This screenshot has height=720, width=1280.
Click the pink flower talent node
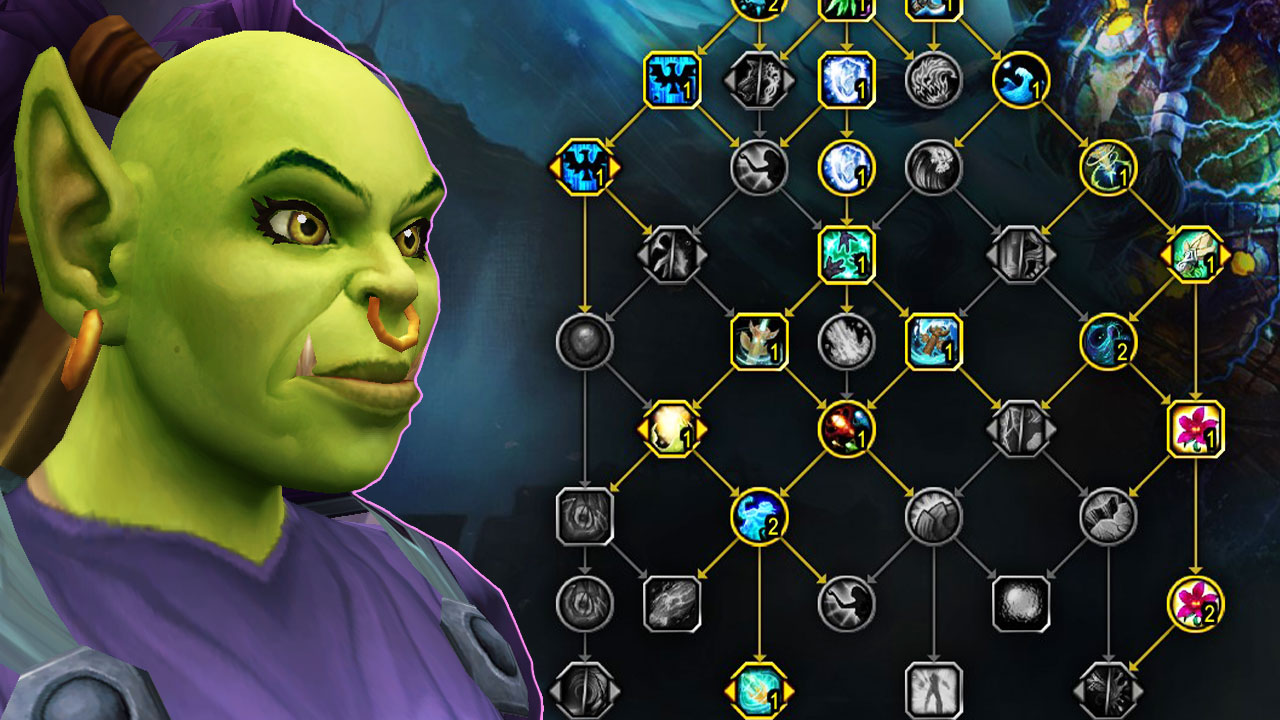click(1196, 432)
